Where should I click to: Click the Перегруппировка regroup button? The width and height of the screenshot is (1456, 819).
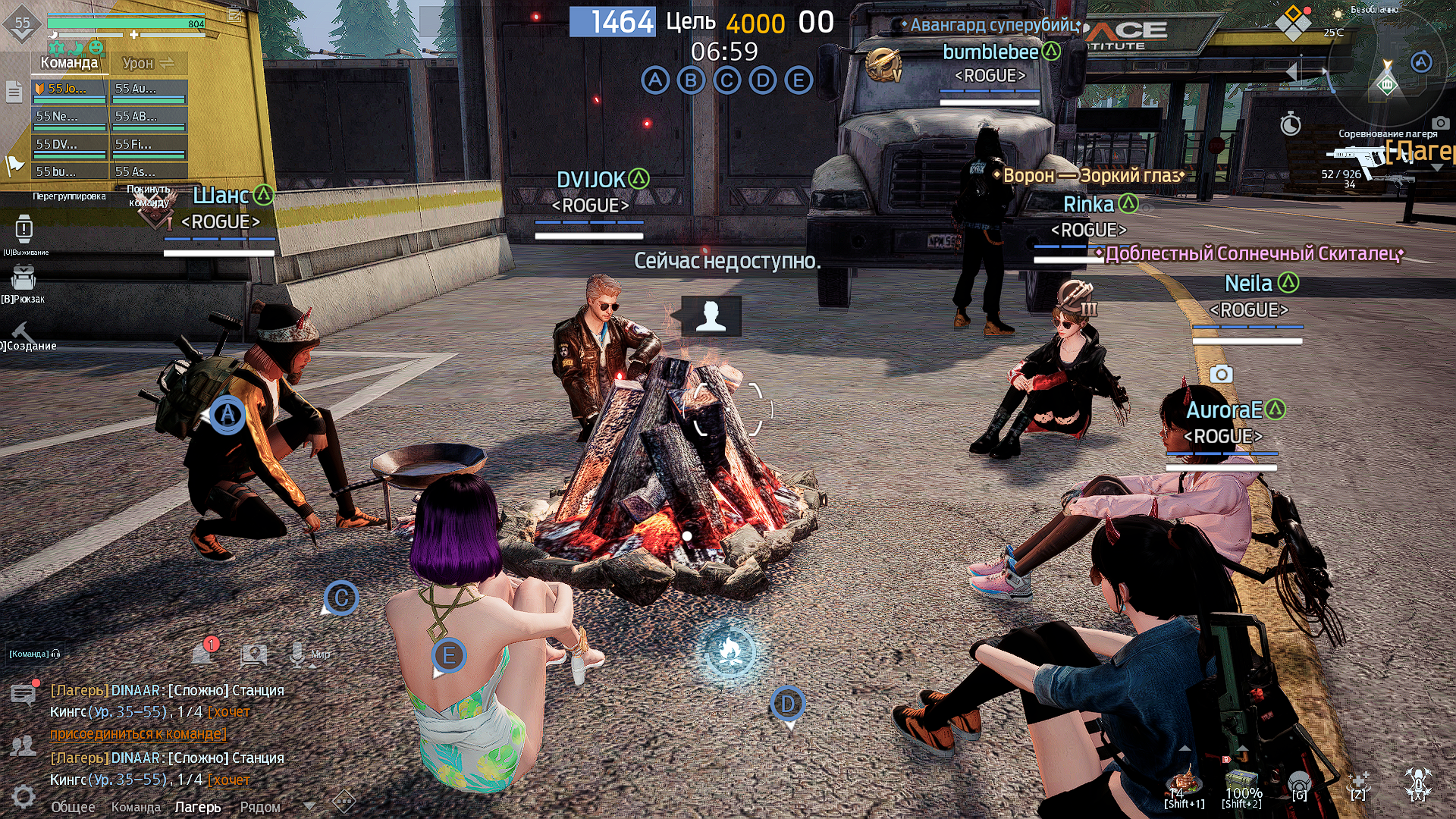tap(69, 196)
